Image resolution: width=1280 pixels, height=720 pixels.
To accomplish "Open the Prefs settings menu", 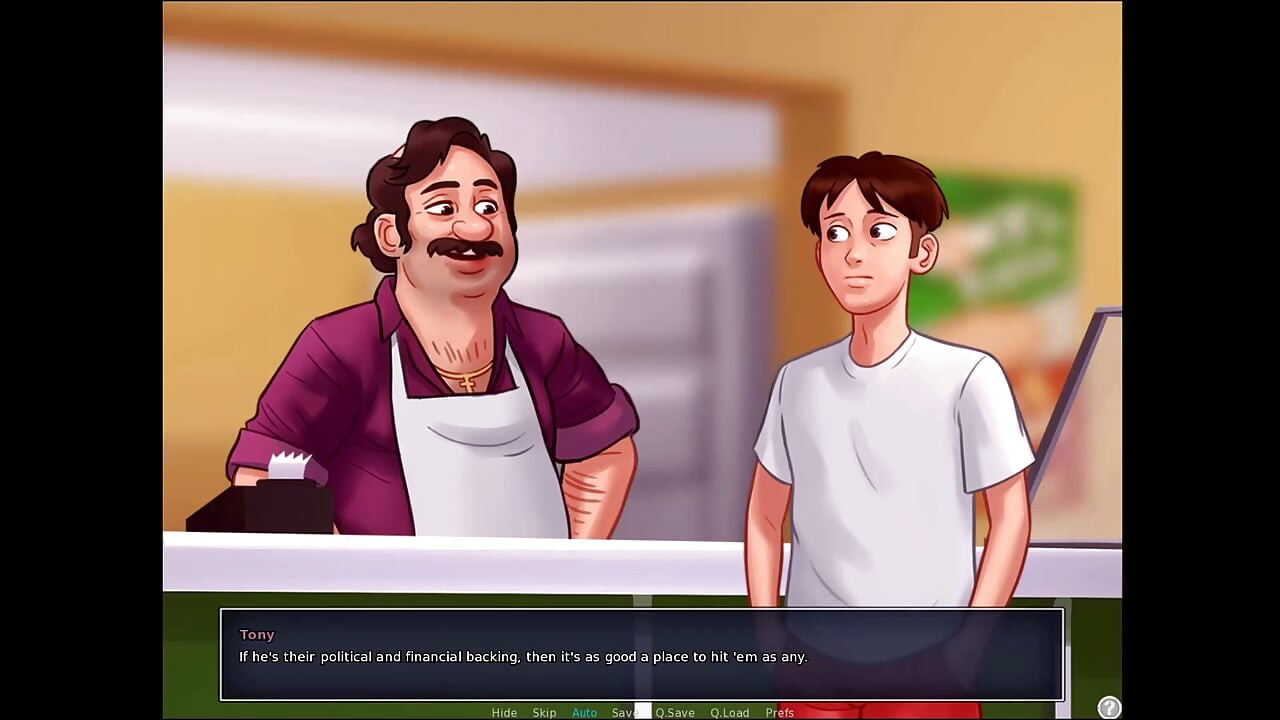I will pos(779,712).
